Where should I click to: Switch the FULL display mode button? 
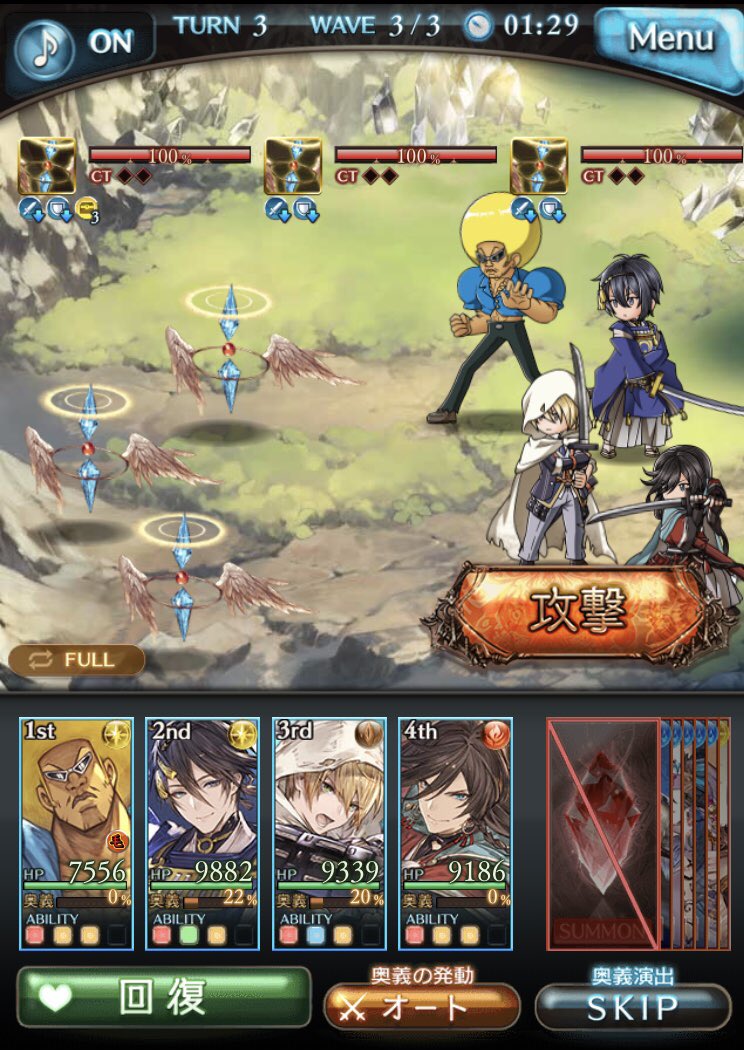click(x=77, y=660)
